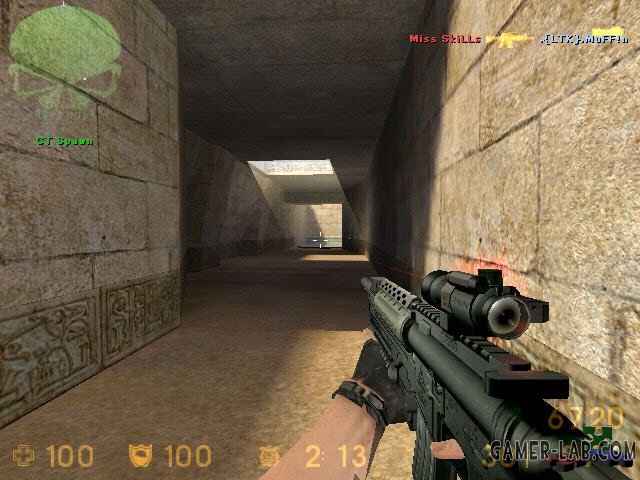Select the Miss Skills kill feed entry
The height and width of the screenshot is (480, 640).
pyautogui.click(x=445, y=39)
